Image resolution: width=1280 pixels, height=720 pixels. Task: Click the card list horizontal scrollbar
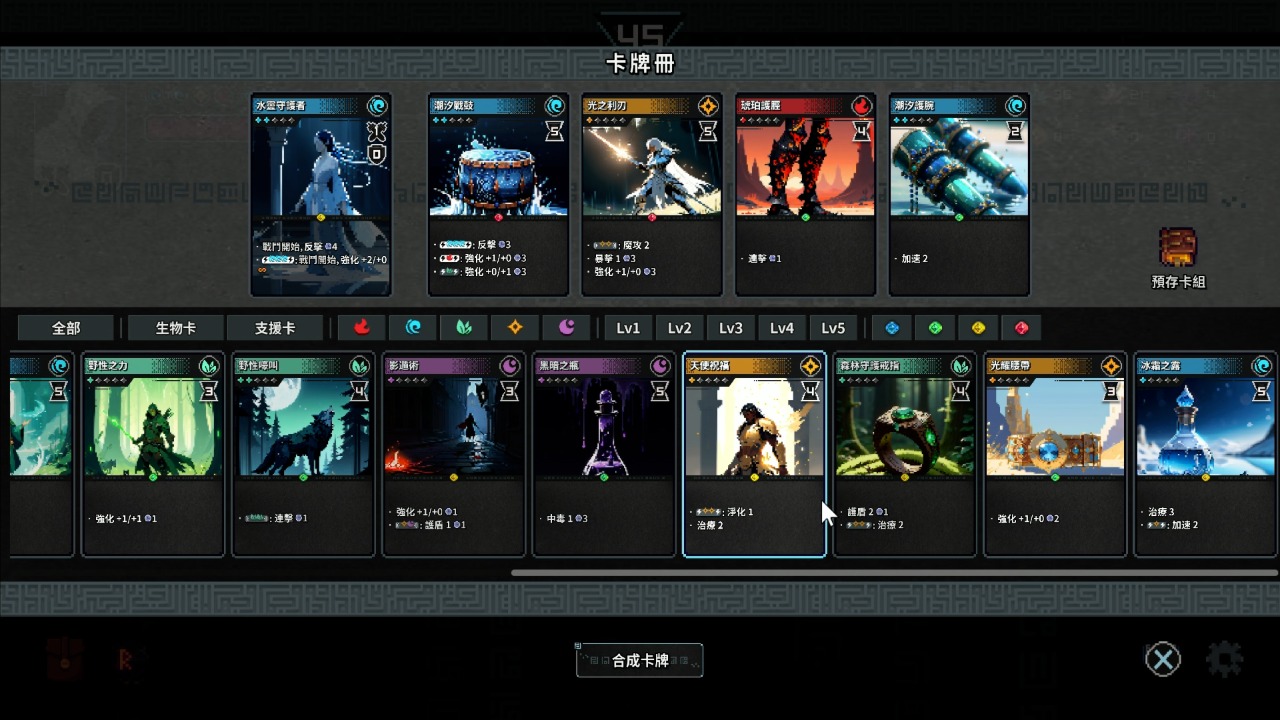pyautogui.click(x=894, y=573)
